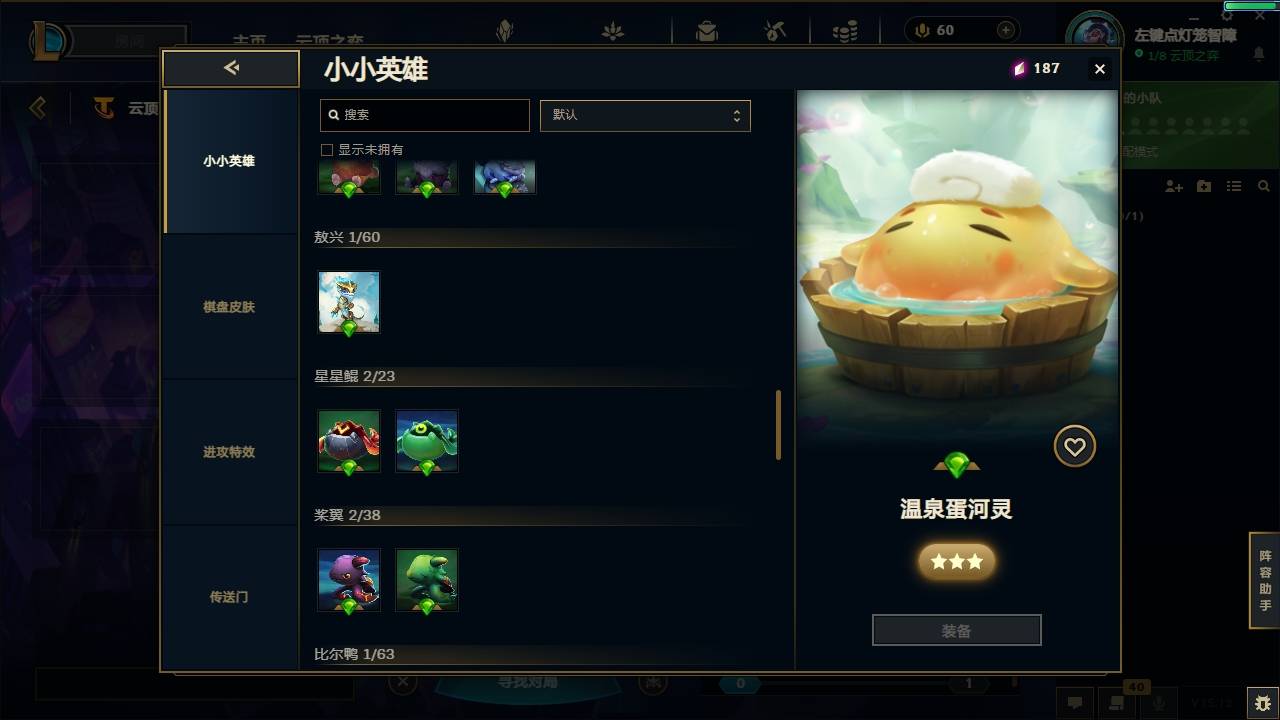
Task: Open the loot chest icon in top navigation
Action: (x=707, y=30)
